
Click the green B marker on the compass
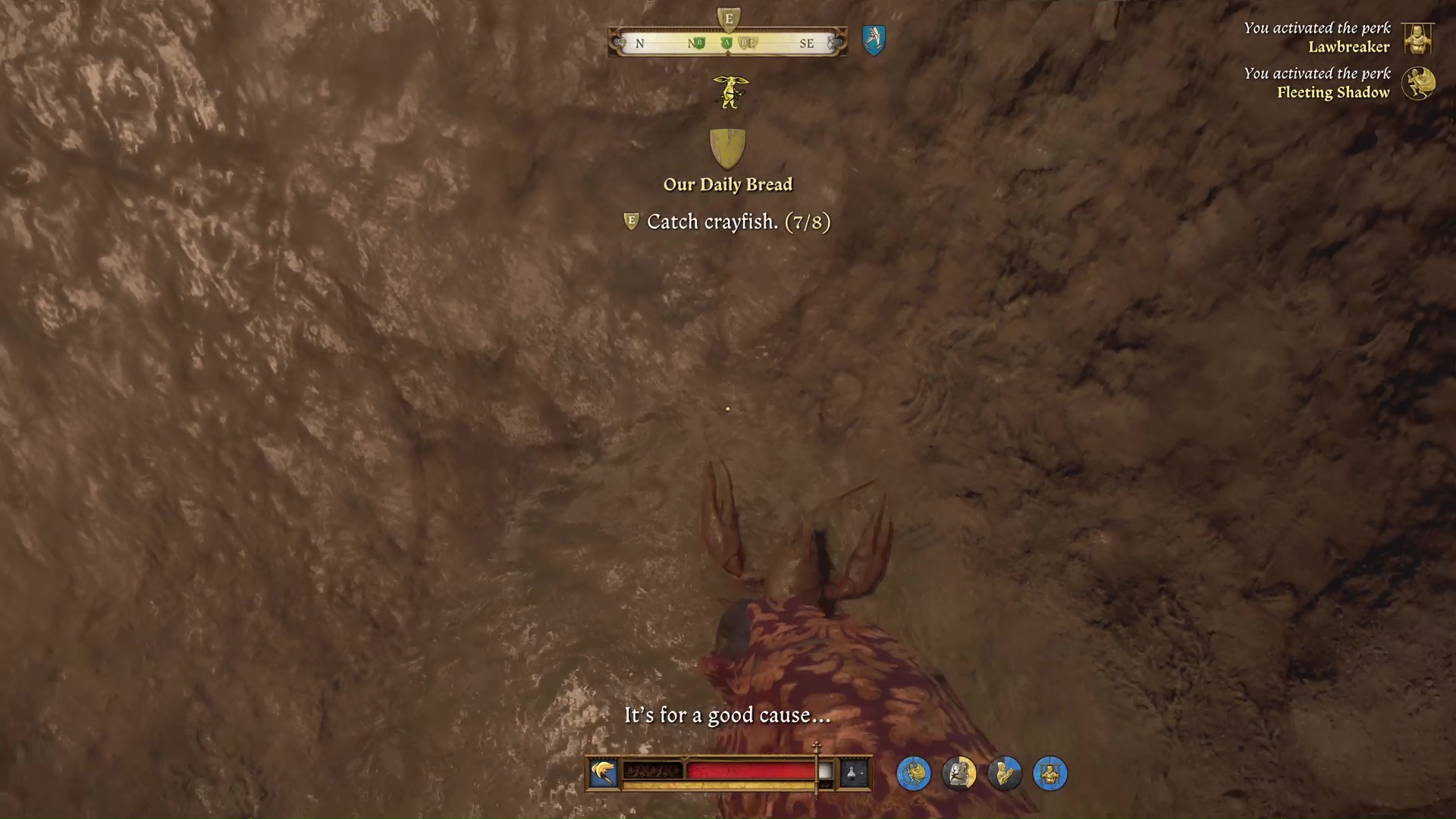pyautogui.click(x=699, y=43)
